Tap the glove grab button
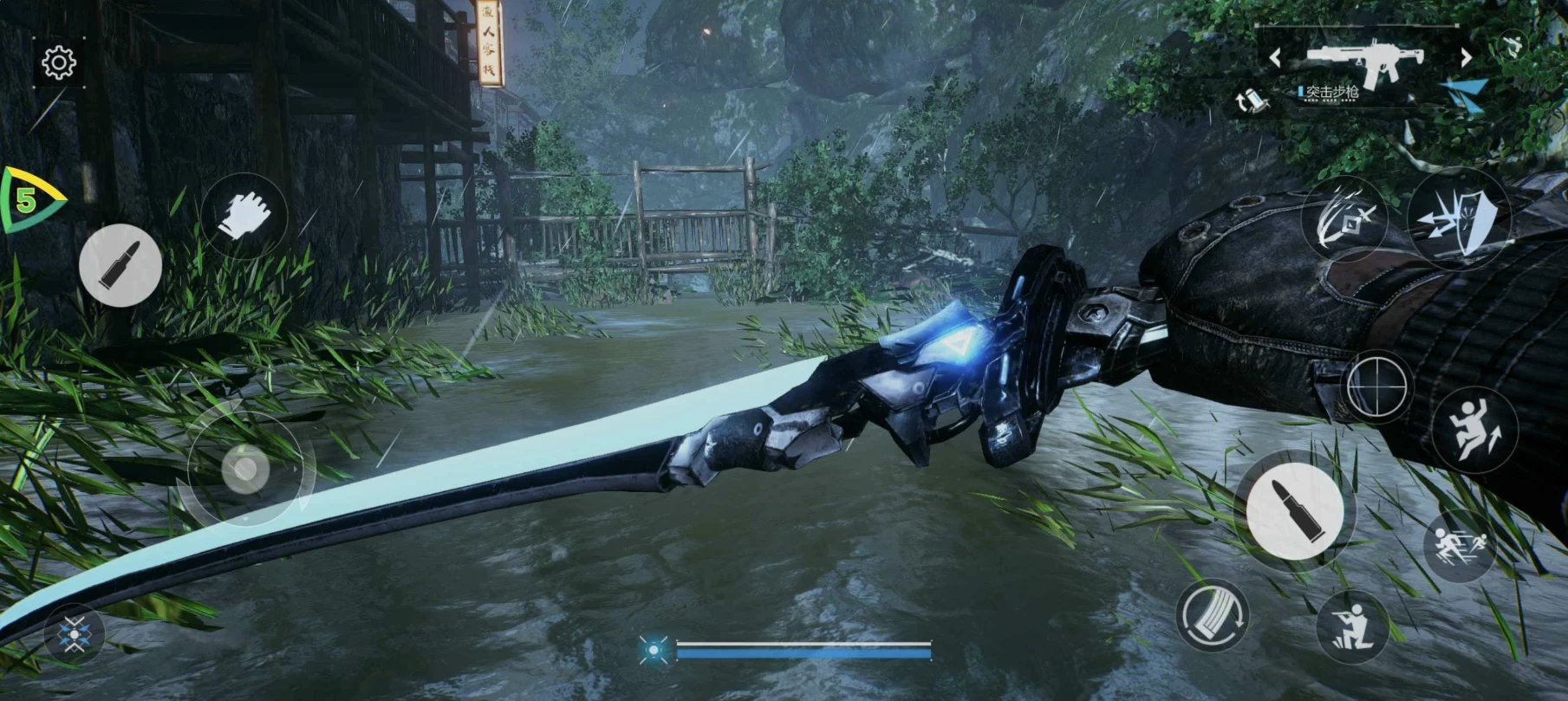 click(x=244, y=215)
